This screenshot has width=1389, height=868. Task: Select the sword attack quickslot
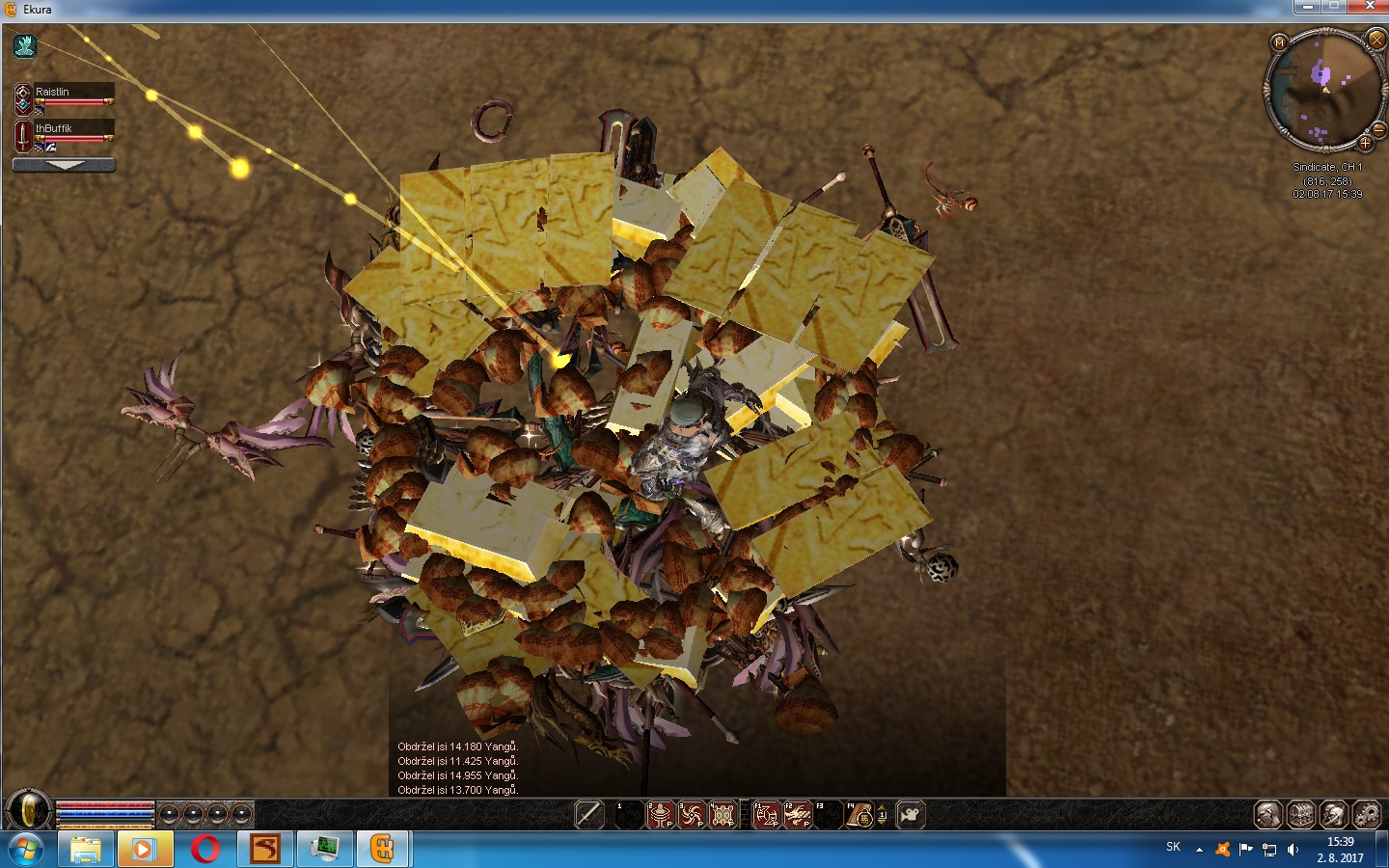click(x=588, y=815)
